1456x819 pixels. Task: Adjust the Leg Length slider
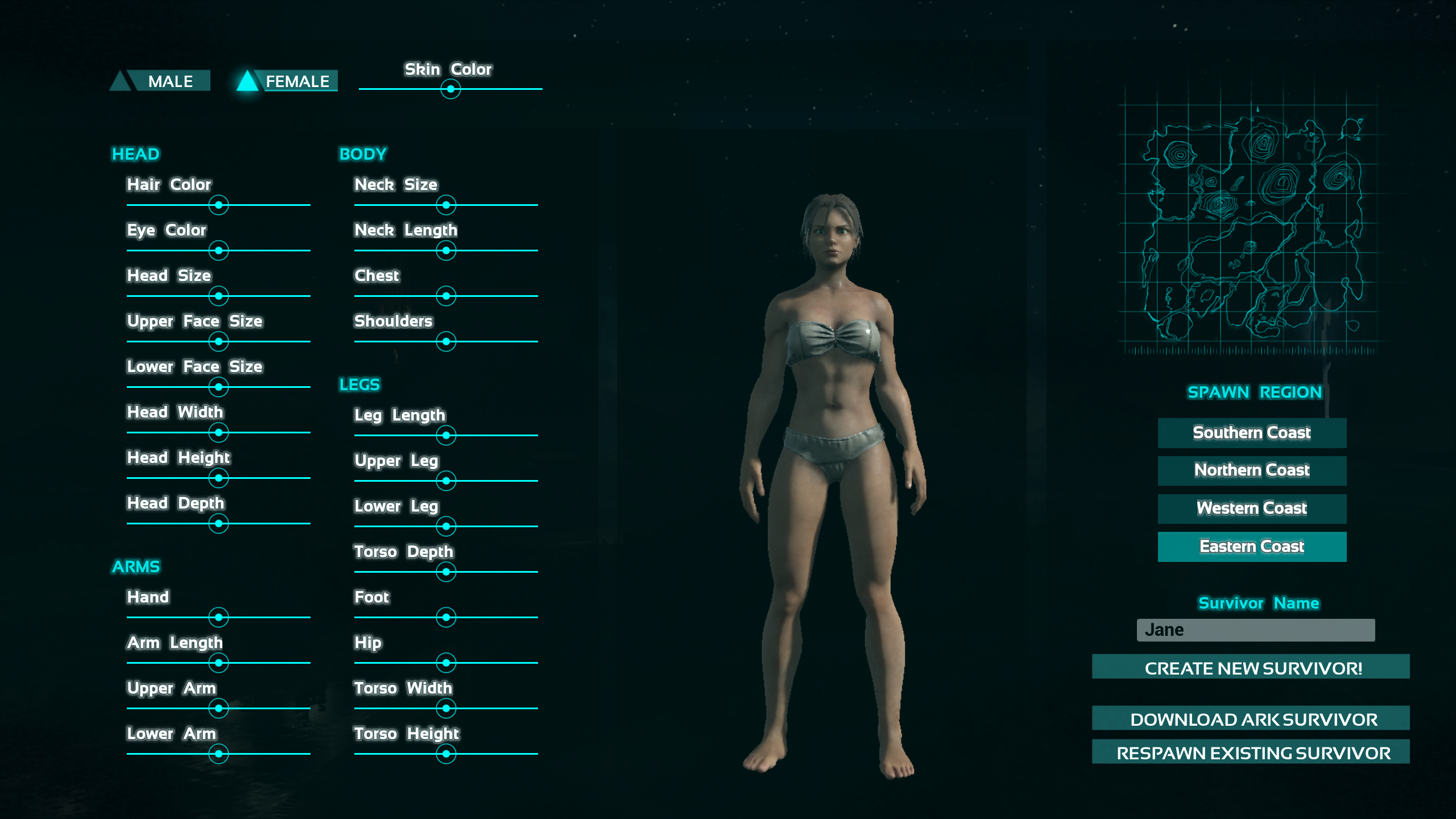(x=446, y=436)
